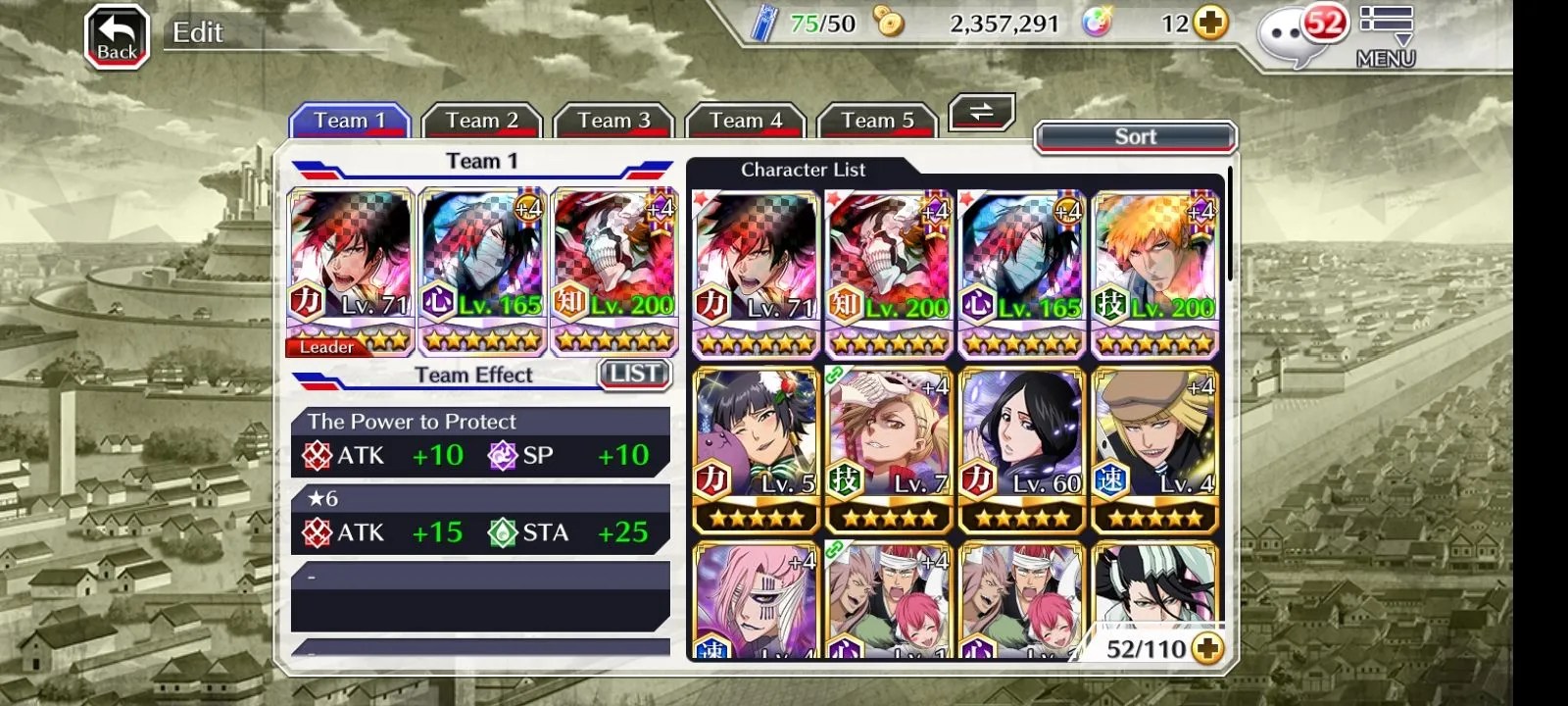Select the Lv. 165 team member slot
The height and width of the screenshot is (706, 1568).
point(482,271)
